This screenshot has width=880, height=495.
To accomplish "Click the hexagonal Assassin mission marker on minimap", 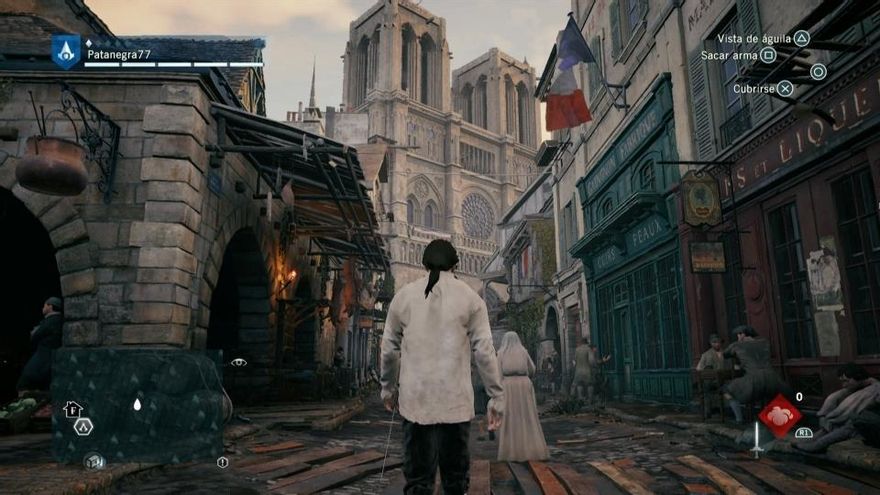I will (83, 426).
